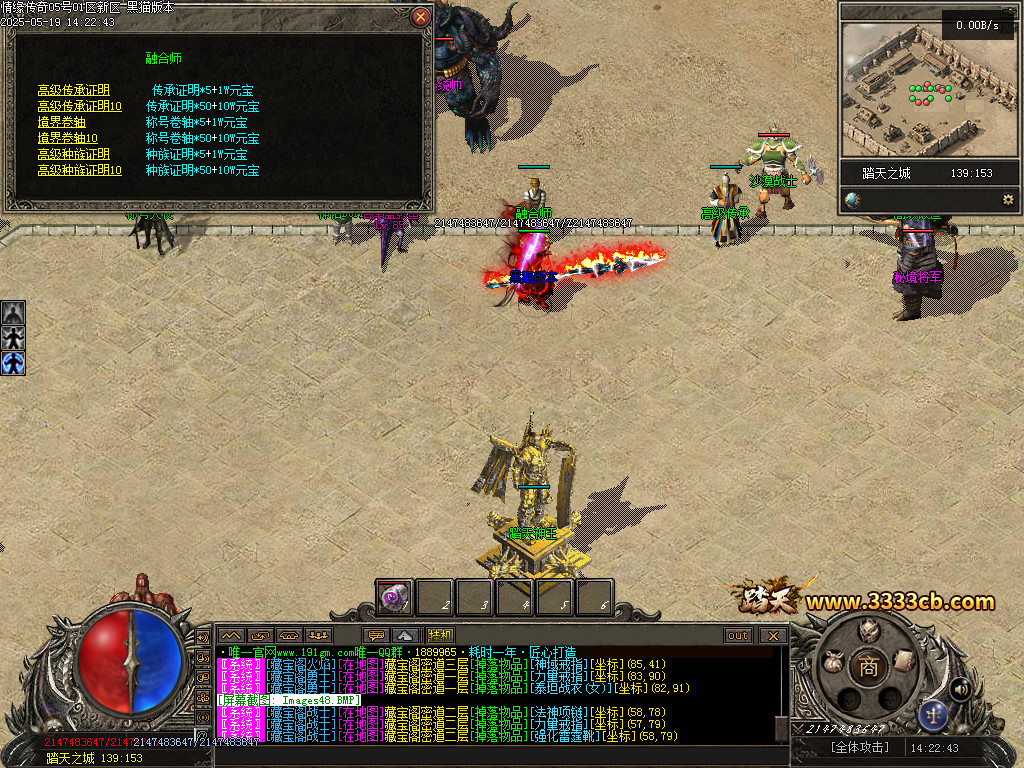This screenshot has width=1024, height=768.
Task: Use the purple scroll in hotbar slot 1
Action: coord(395,598)
